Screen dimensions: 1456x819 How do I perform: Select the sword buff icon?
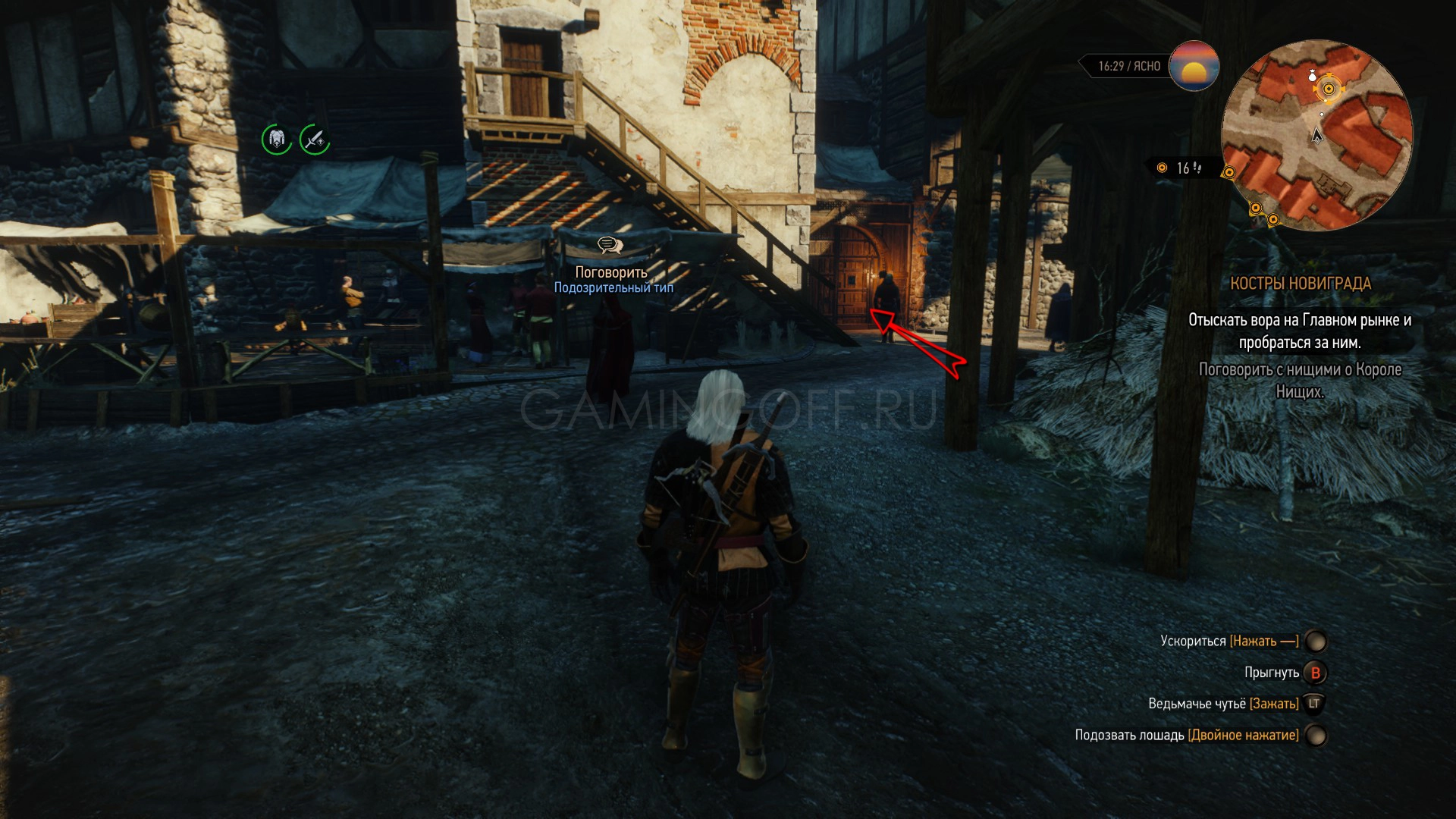(x=314, y=140)
